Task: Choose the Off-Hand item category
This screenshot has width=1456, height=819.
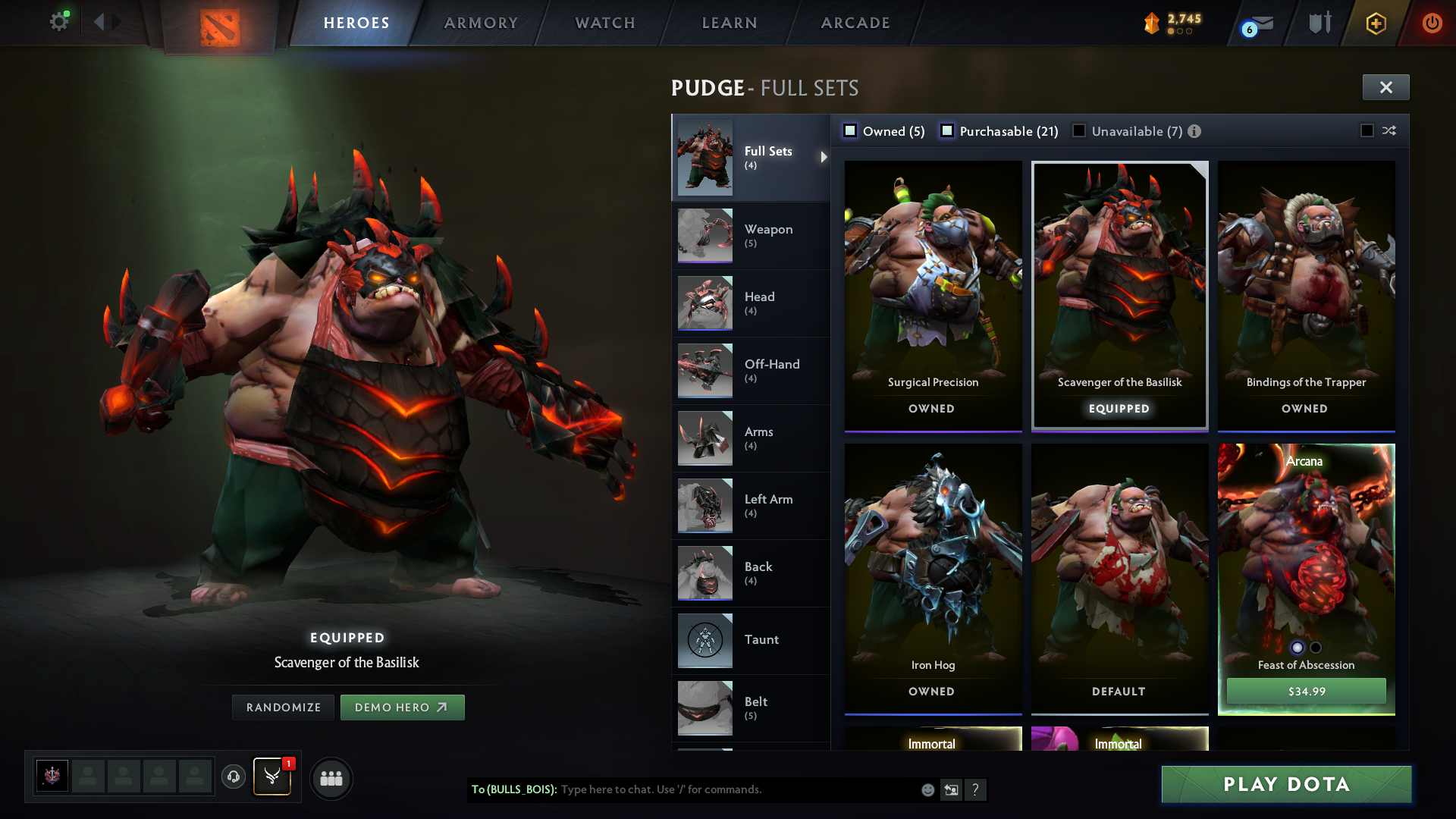Action: (x=750, y=370)
